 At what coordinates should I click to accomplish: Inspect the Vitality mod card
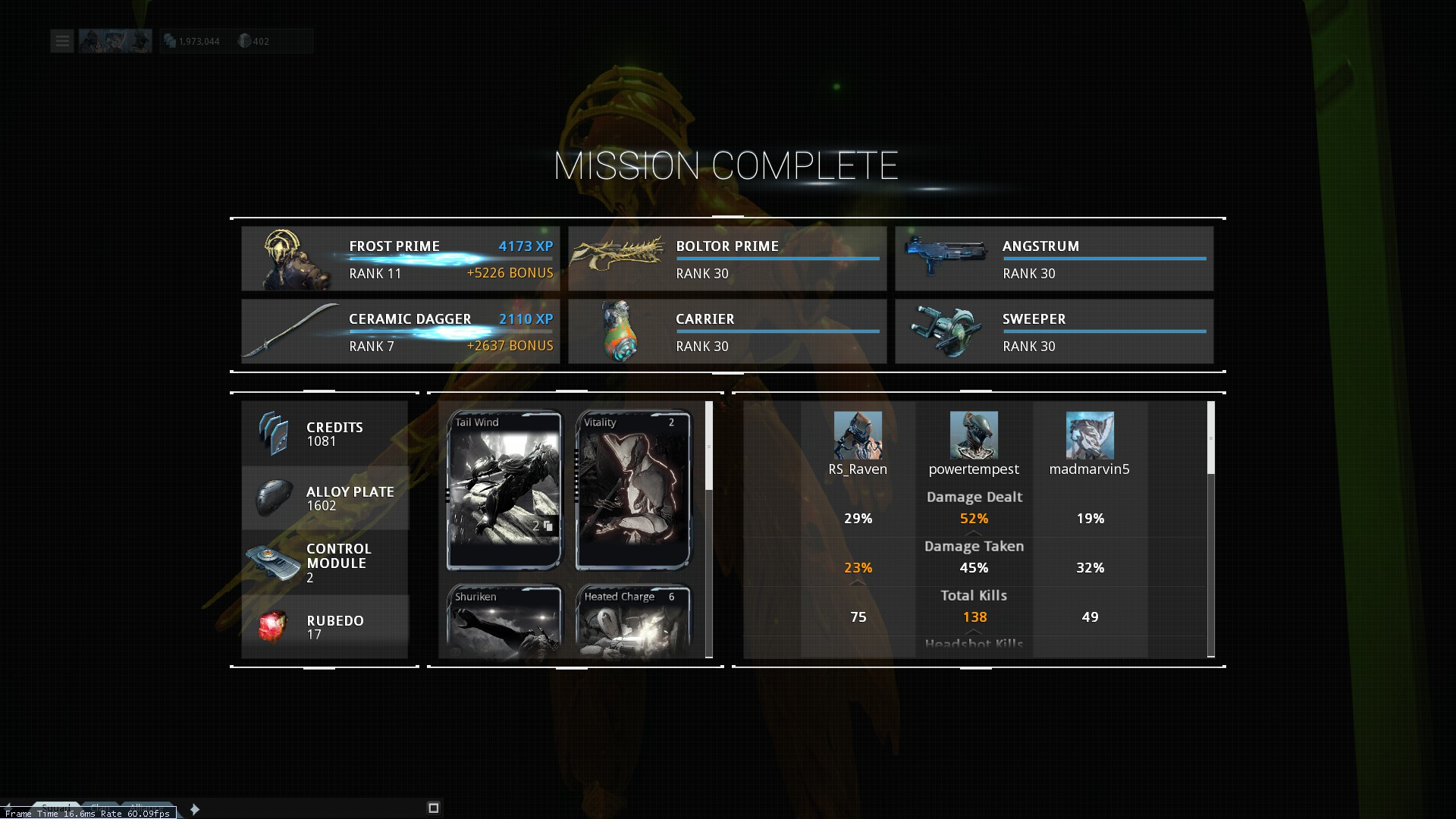coord(633,490)
